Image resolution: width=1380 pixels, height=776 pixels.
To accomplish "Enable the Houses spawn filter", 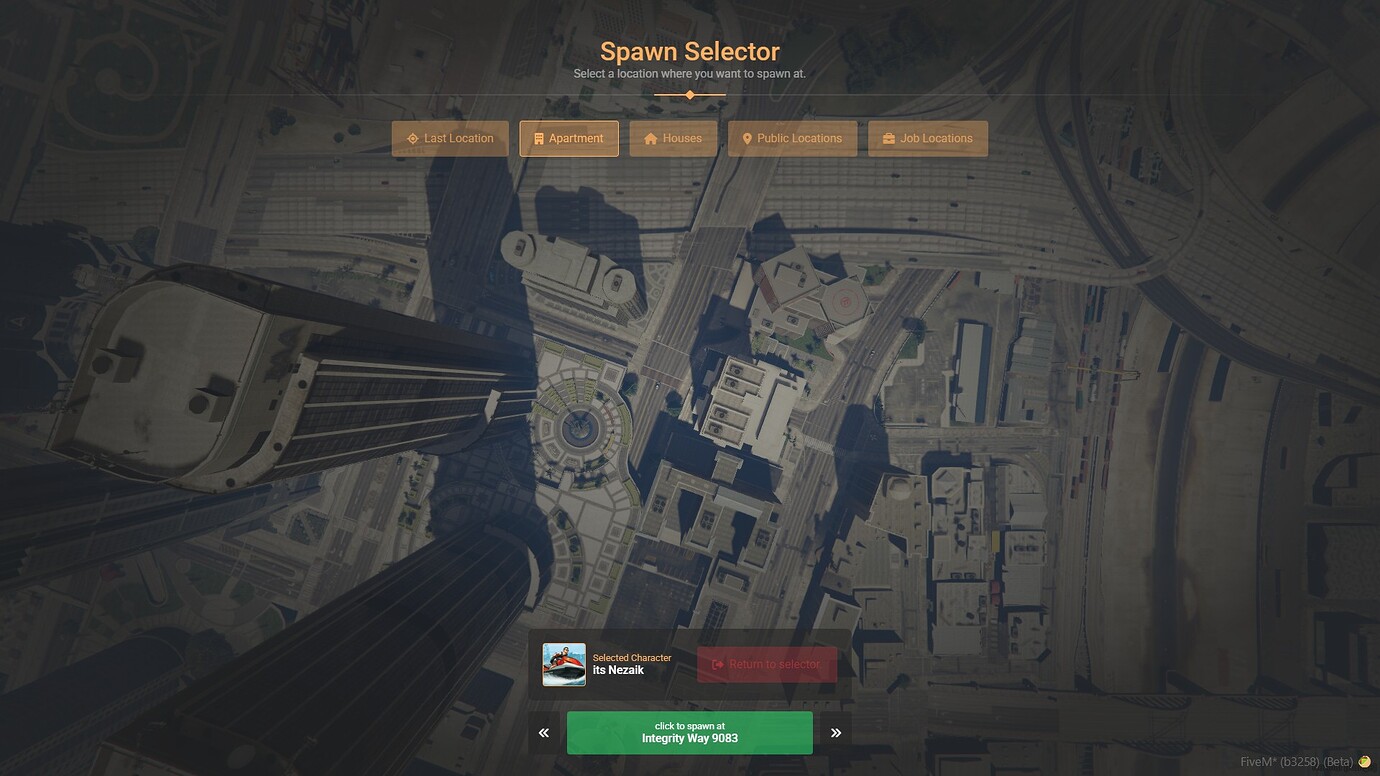I will (x=673, y=138).
